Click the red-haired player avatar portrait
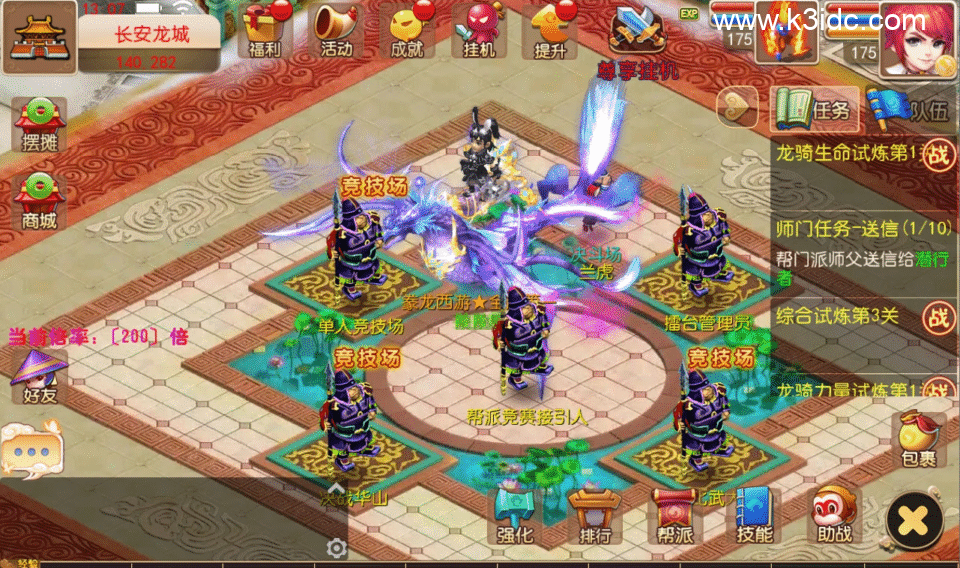 [x=916, y=36]
